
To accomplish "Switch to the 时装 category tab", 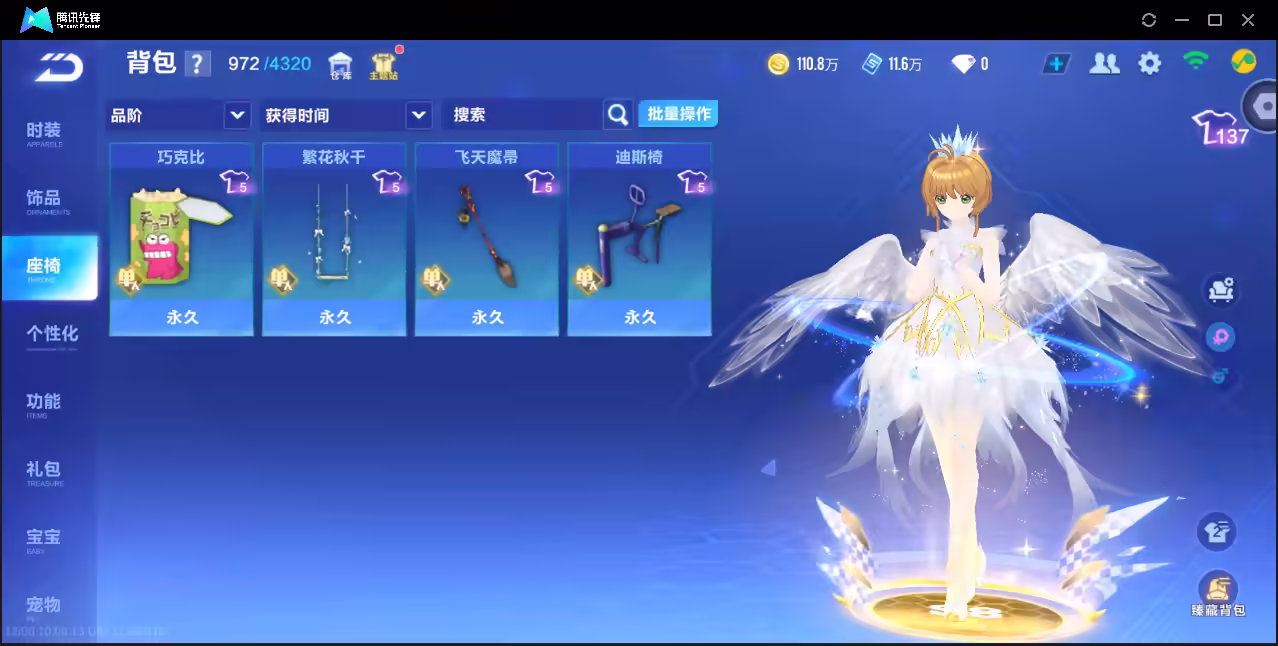I will (44, 133).
